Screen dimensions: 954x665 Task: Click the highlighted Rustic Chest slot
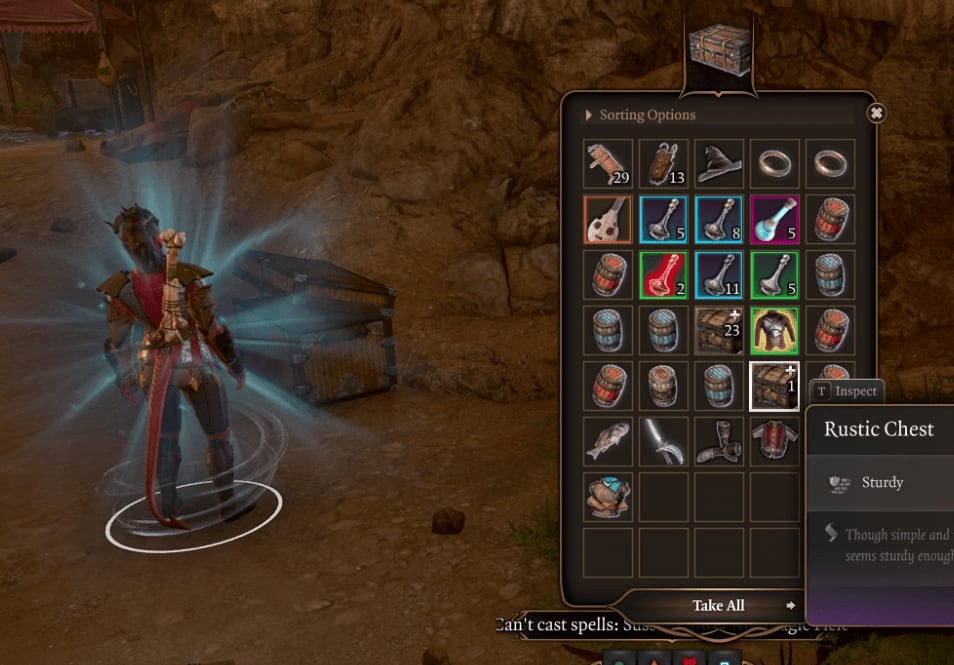click(774, 386)
